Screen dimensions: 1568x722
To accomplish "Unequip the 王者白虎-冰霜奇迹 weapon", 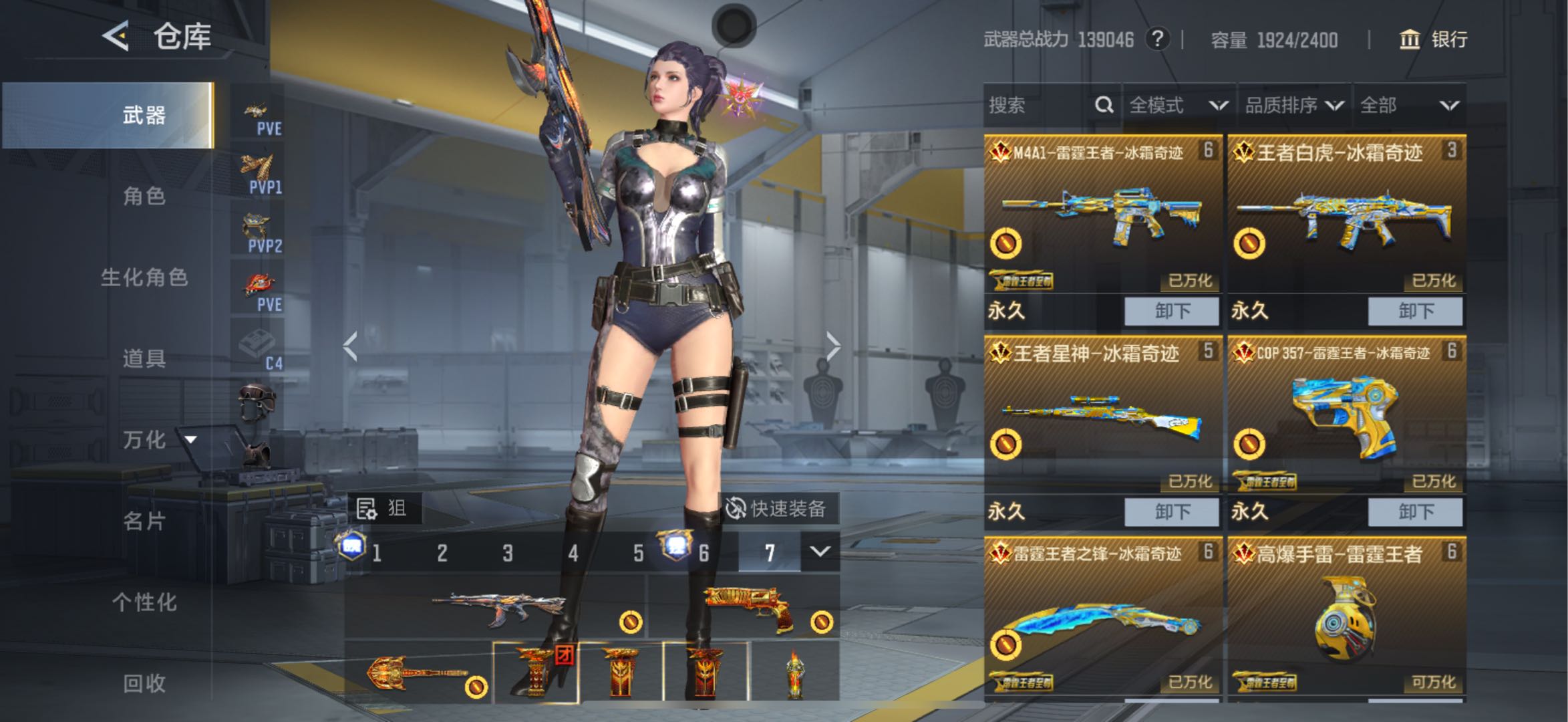I will 1415,311.
